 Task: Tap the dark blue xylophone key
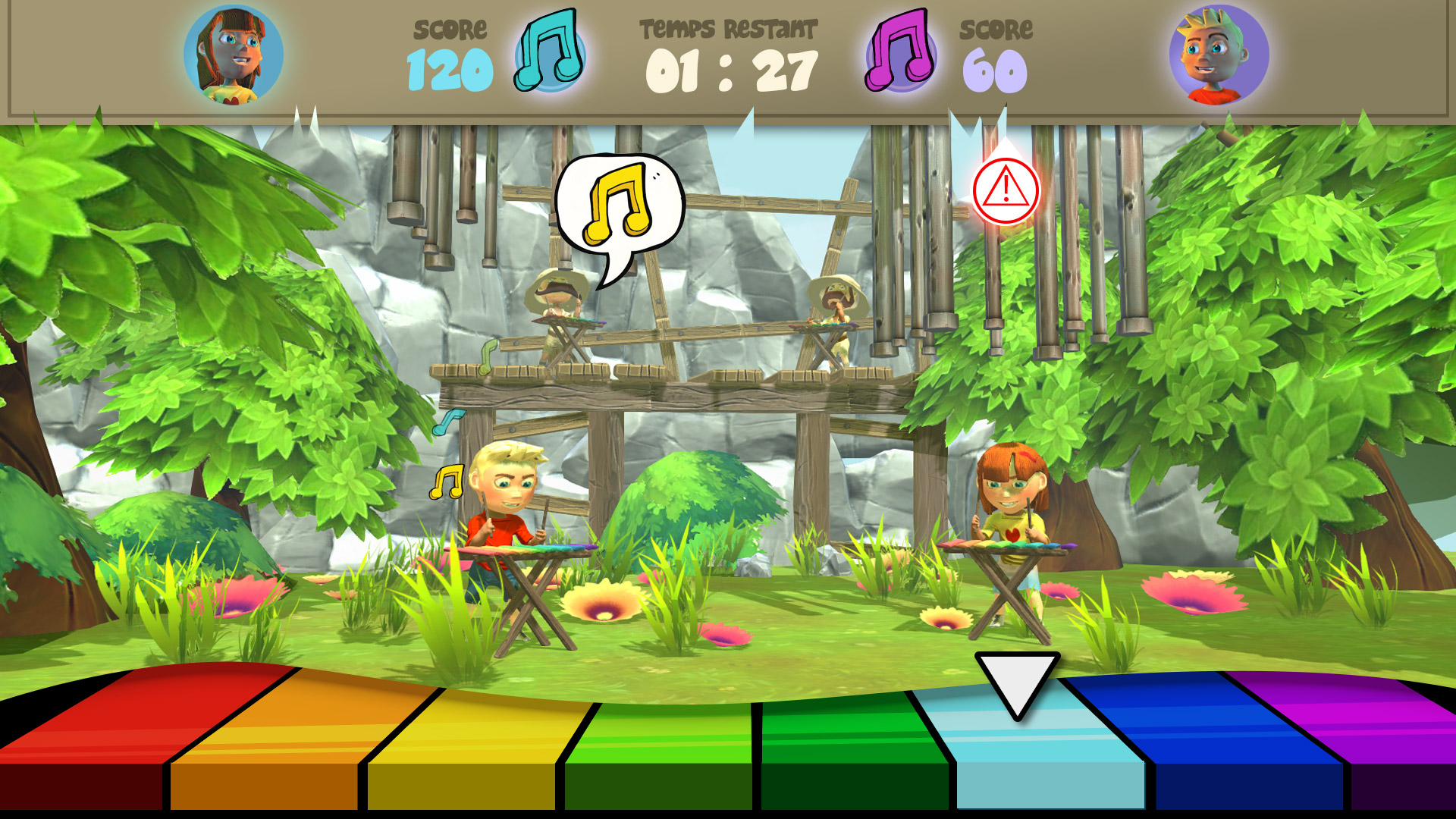click(x=1221, y=743)
